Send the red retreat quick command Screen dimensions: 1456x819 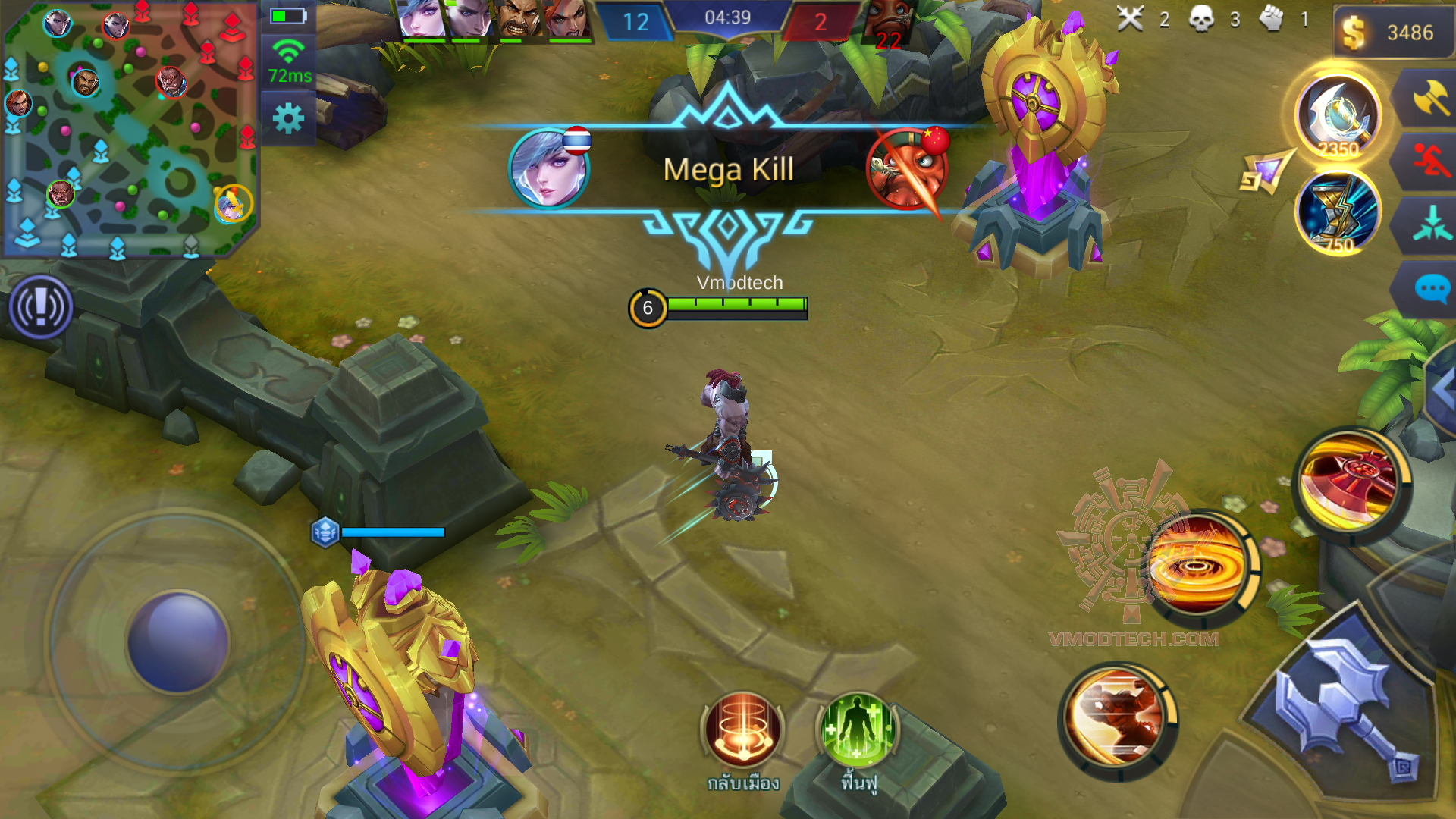tap(1429, 161)
